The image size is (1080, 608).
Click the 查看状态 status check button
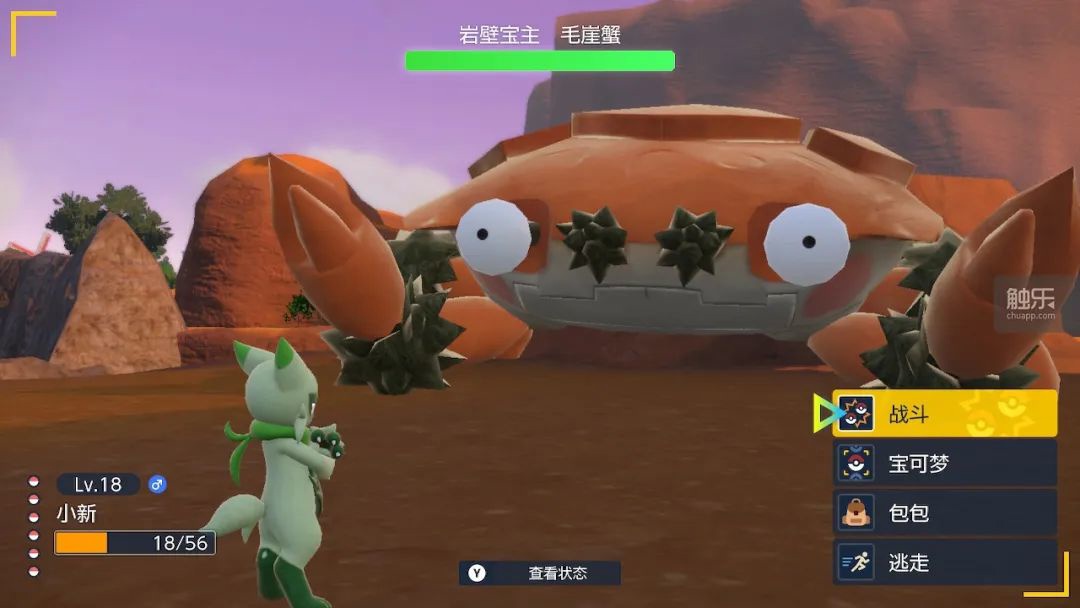tap(540, 573)
